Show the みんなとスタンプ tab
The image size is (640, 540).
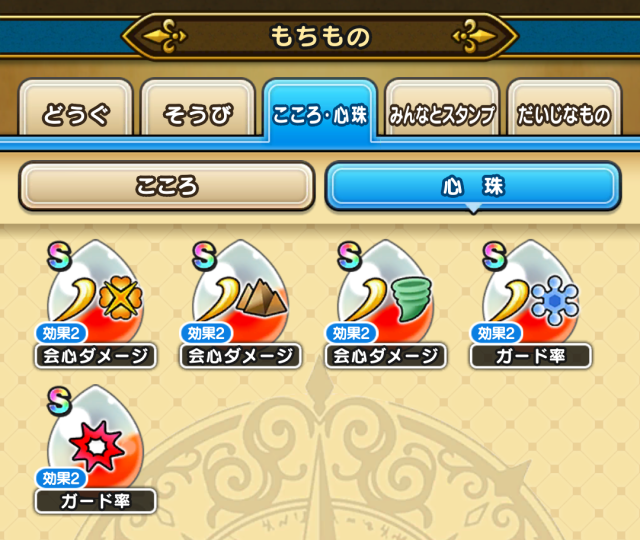pyautogui.click(x=441, y=114)
